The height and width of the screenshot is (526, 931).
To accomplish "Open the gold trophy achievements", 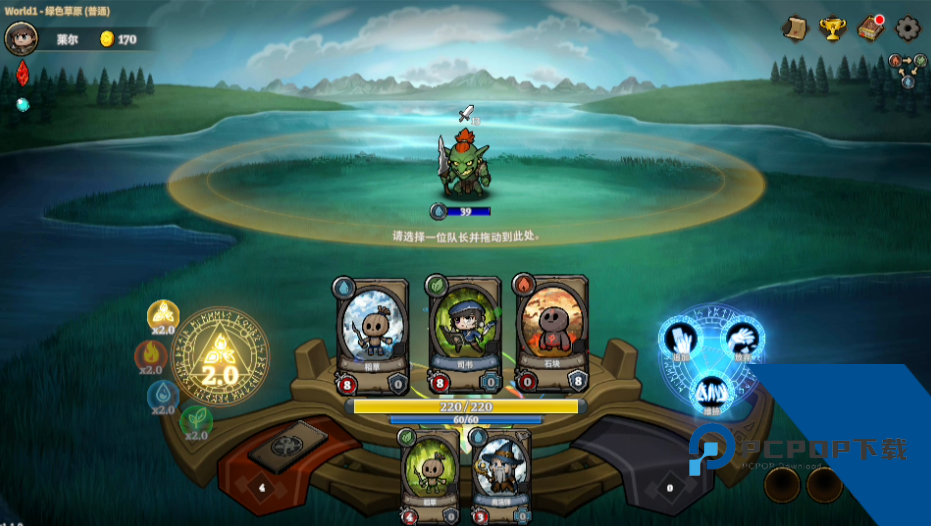I will (x=832, y=28).
